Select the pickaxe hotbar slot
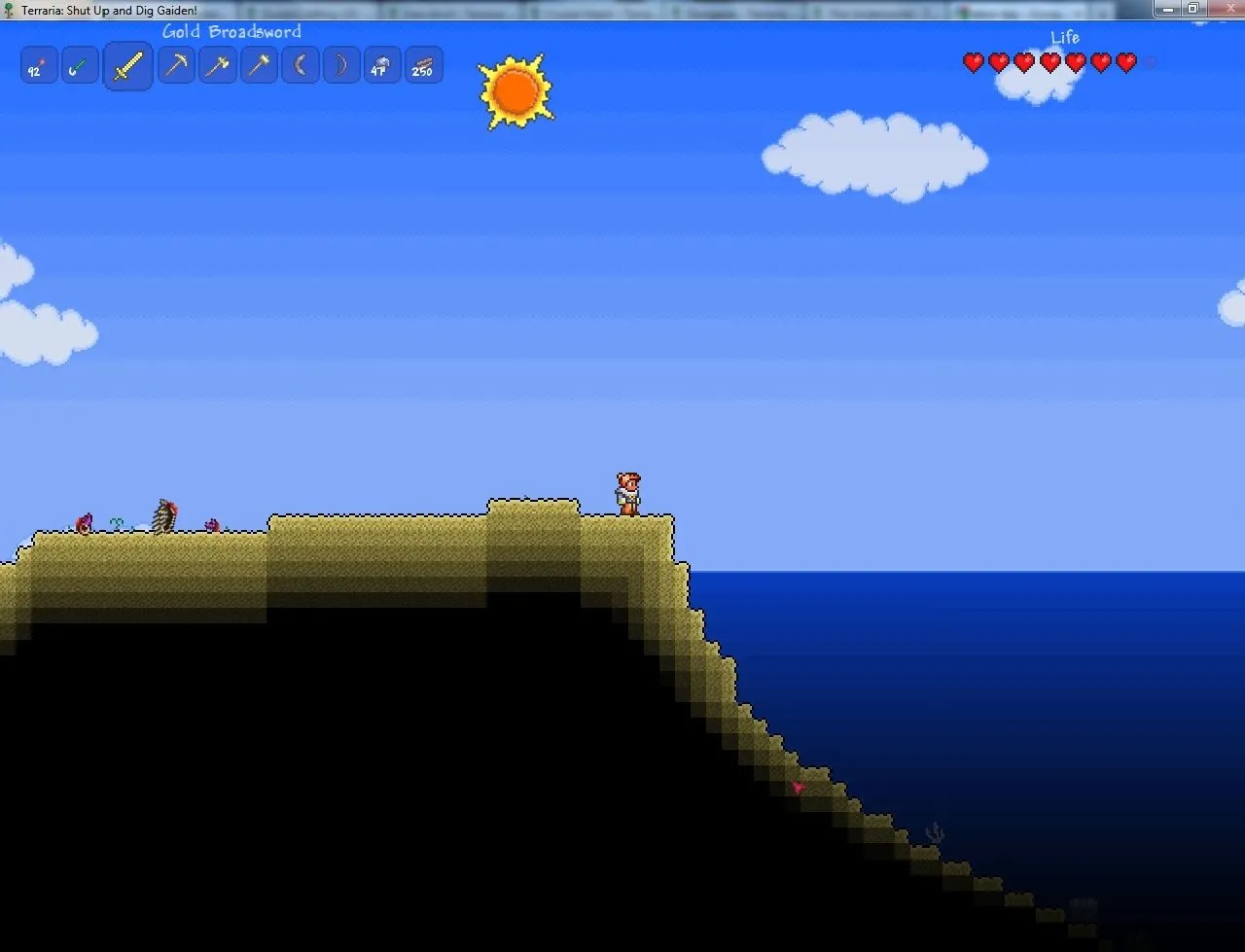Screen dimensions: 1245x952 click(176, 66)
